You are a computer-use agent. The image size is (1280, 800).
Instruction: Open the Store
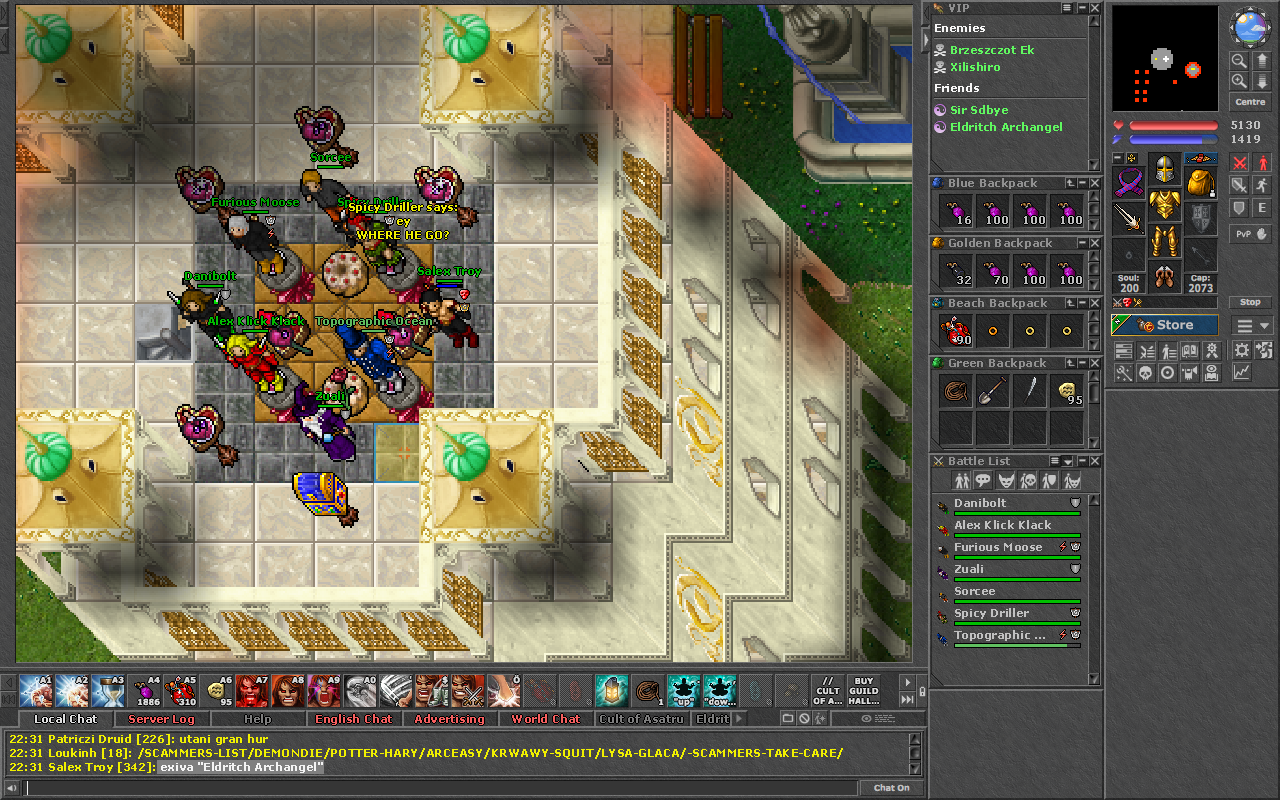(x=1165, y=325)
